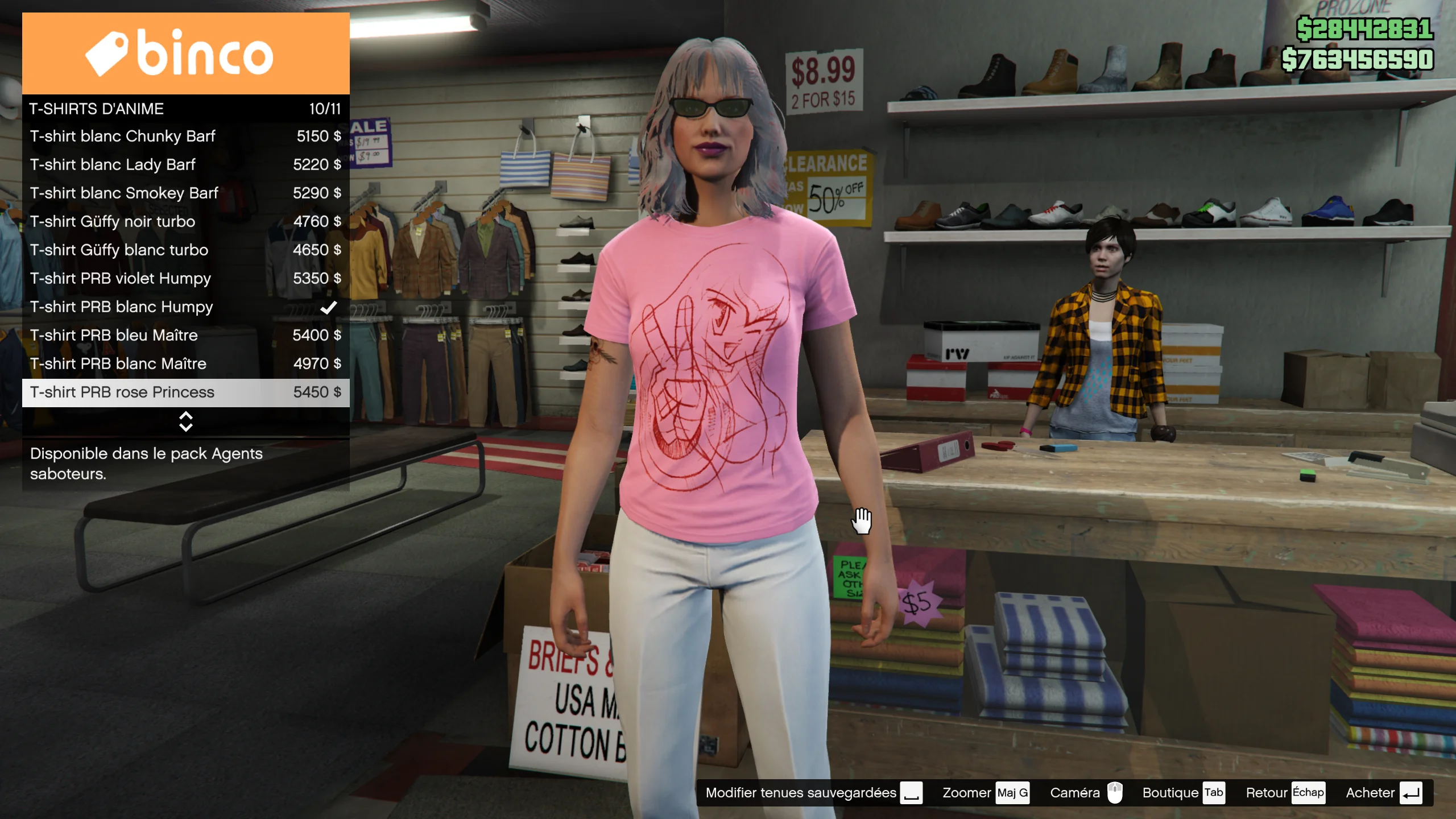Select T-shirt PRB violet Humpy

click(x=185, y=279)
